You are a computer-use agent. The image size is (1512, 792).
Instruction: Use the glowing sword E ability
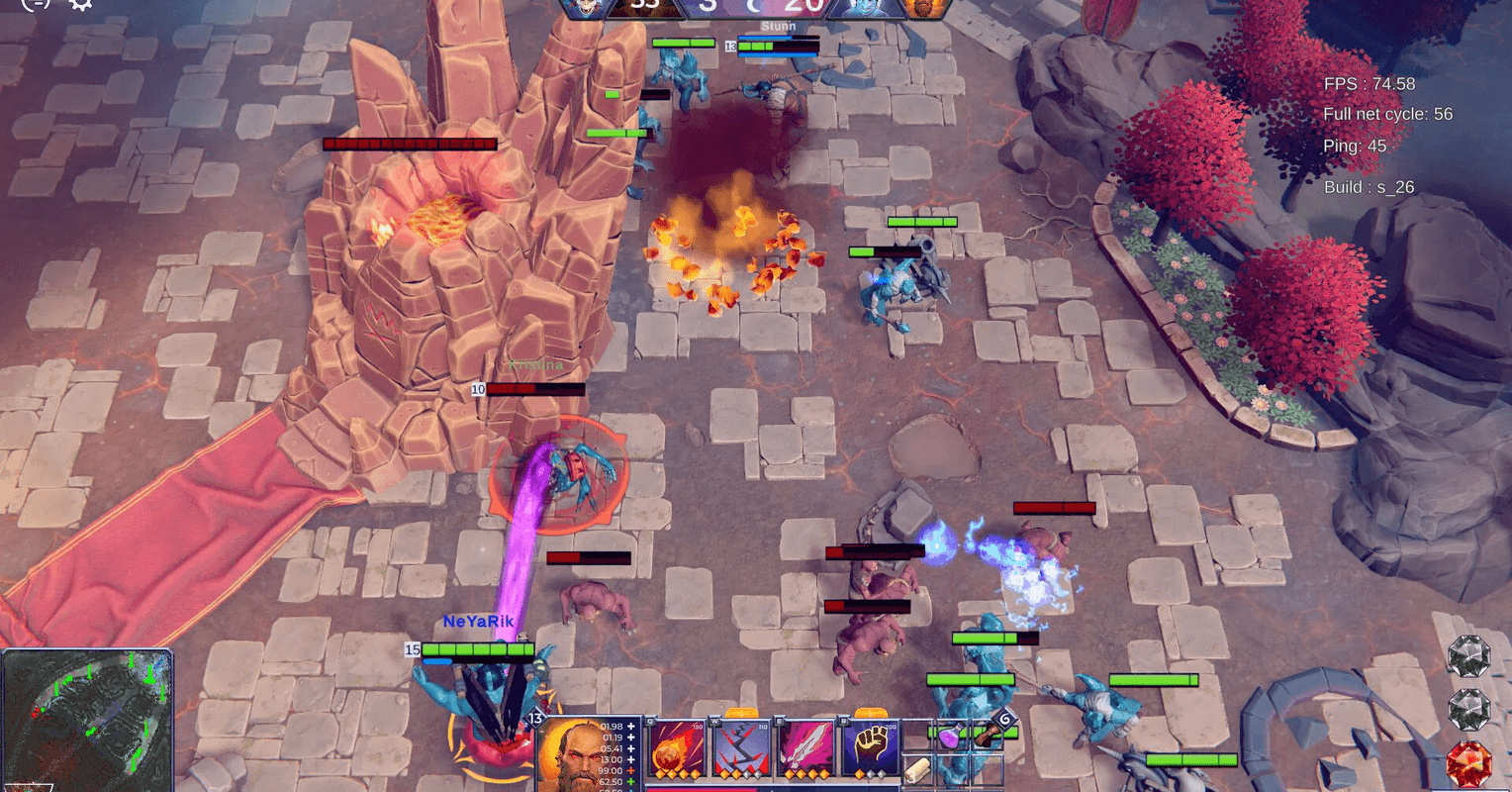pos(806,746)
